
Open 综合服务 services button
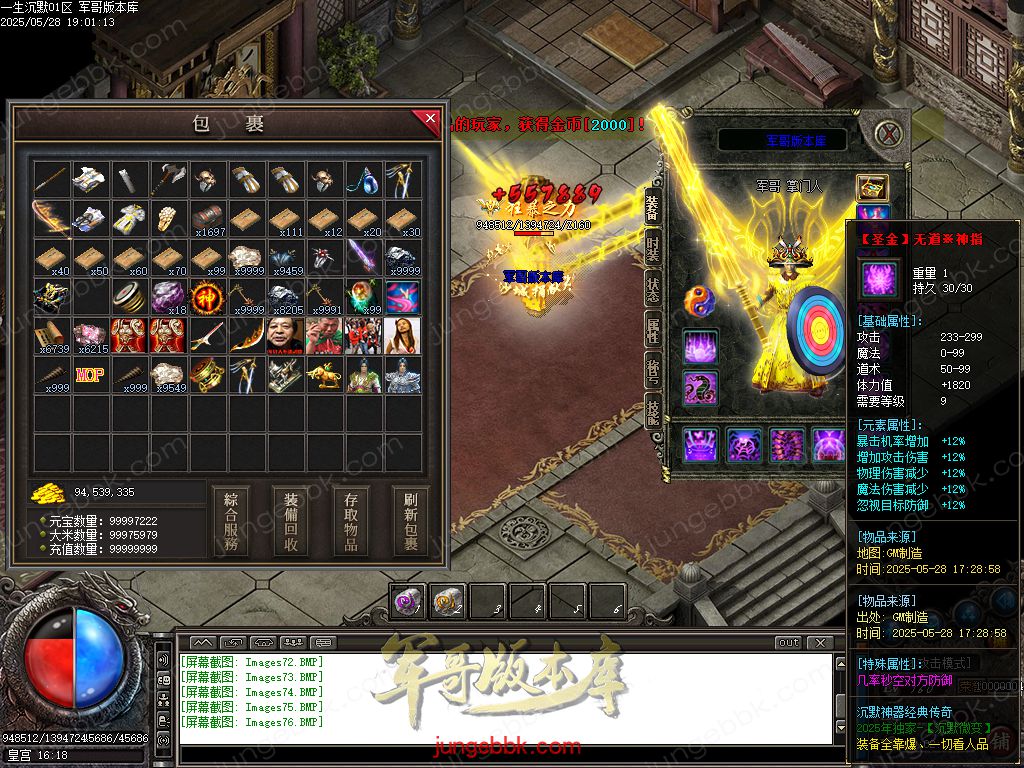tap(231, 520)
